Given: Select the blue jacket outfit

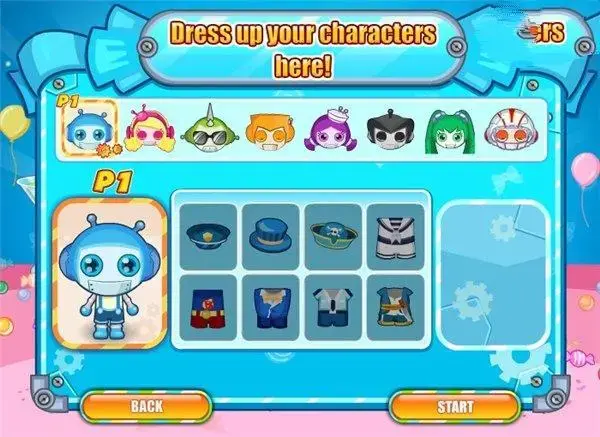Looking at the screenshot, I should tap(272, 307).
